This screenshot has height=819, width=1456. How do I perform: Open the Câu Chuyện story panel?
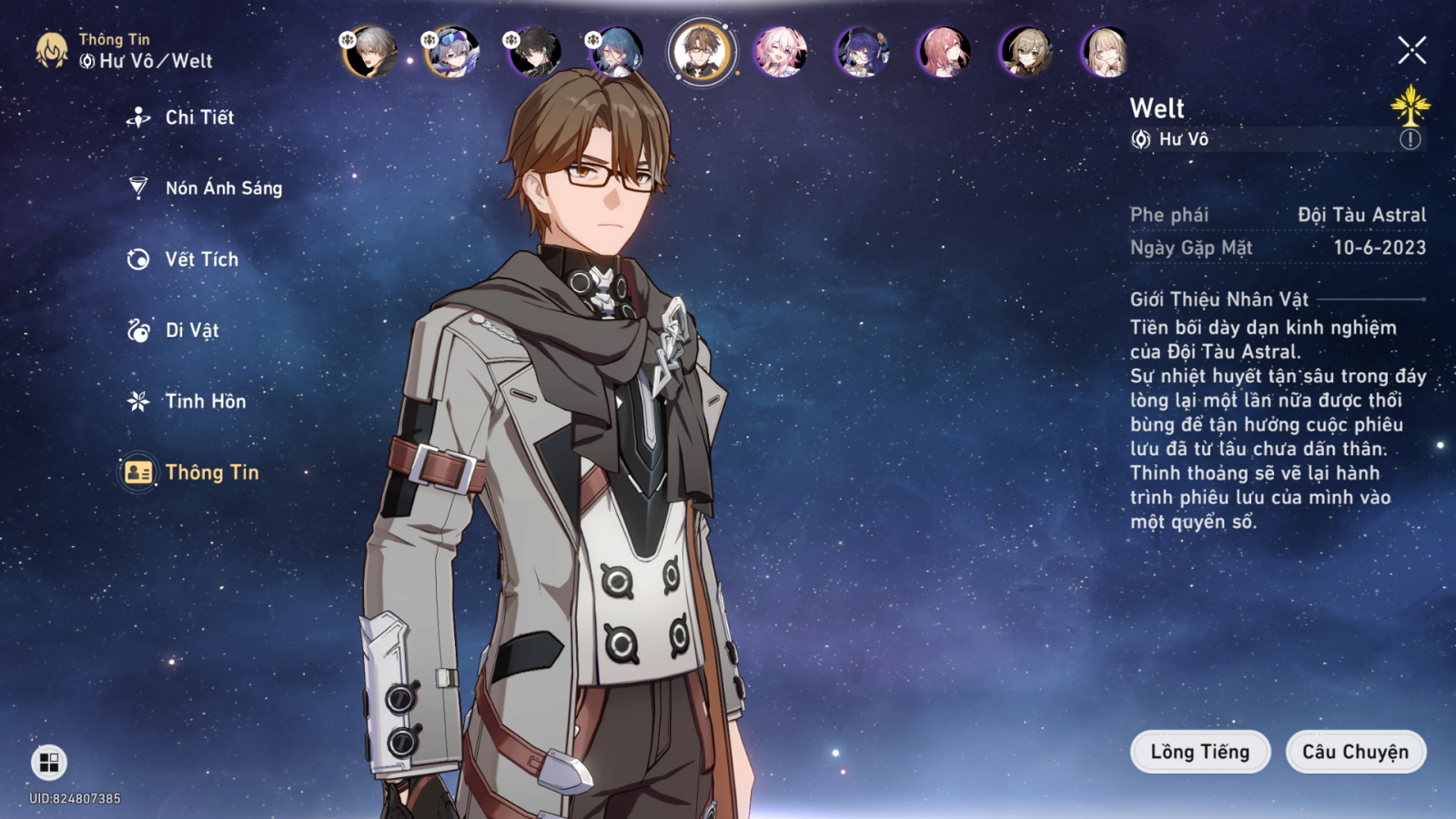pyautogui.click(x=1355, y=752)
